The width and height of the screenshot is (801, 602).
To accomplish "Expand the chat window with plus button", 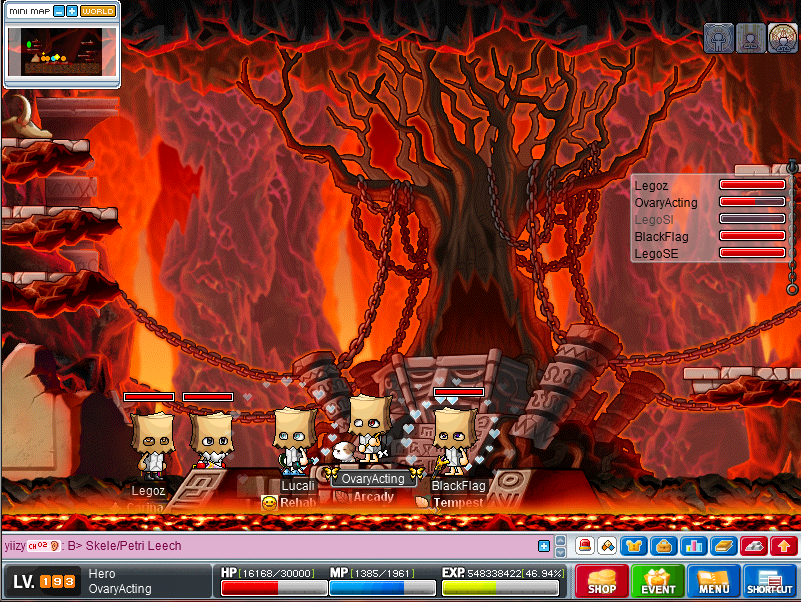I will [x=544, y=546].
